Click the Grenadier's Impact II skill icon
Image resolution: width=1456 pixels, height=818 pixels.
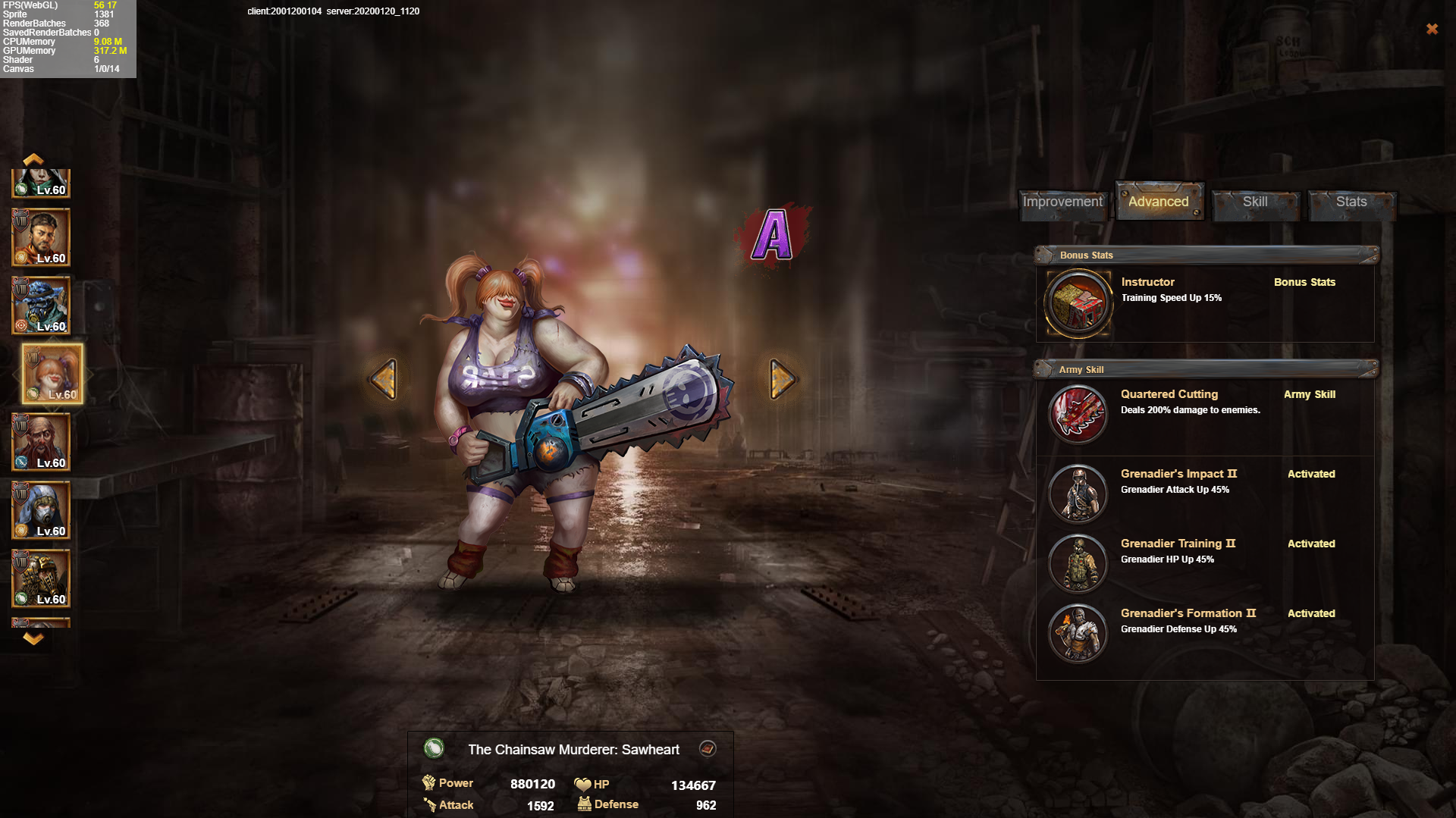click(x=1078, y=494)
